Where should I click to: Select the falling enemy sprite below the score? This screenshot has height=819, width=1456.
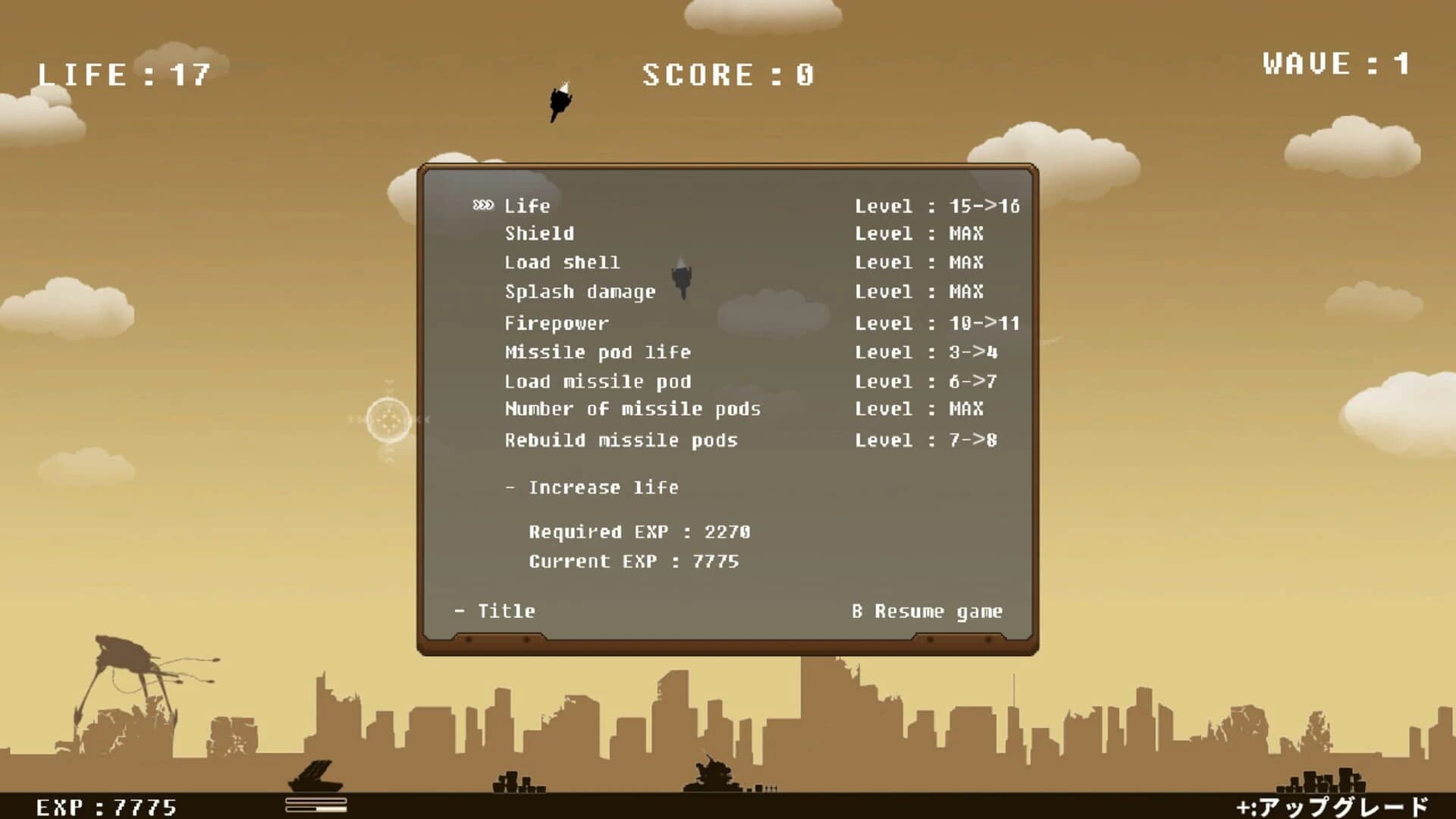click(561, 102)
